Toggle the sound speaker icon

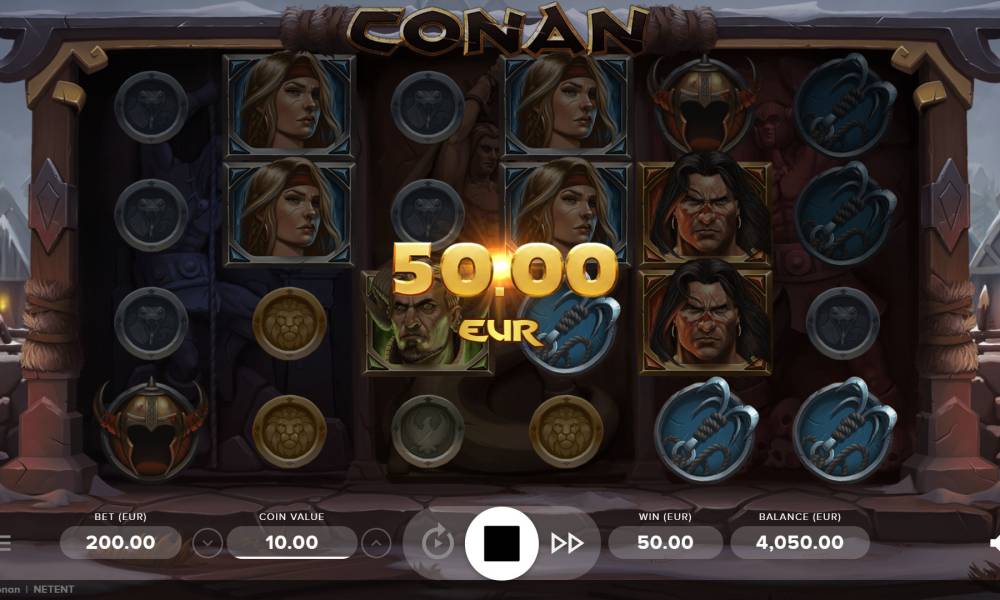995,543
